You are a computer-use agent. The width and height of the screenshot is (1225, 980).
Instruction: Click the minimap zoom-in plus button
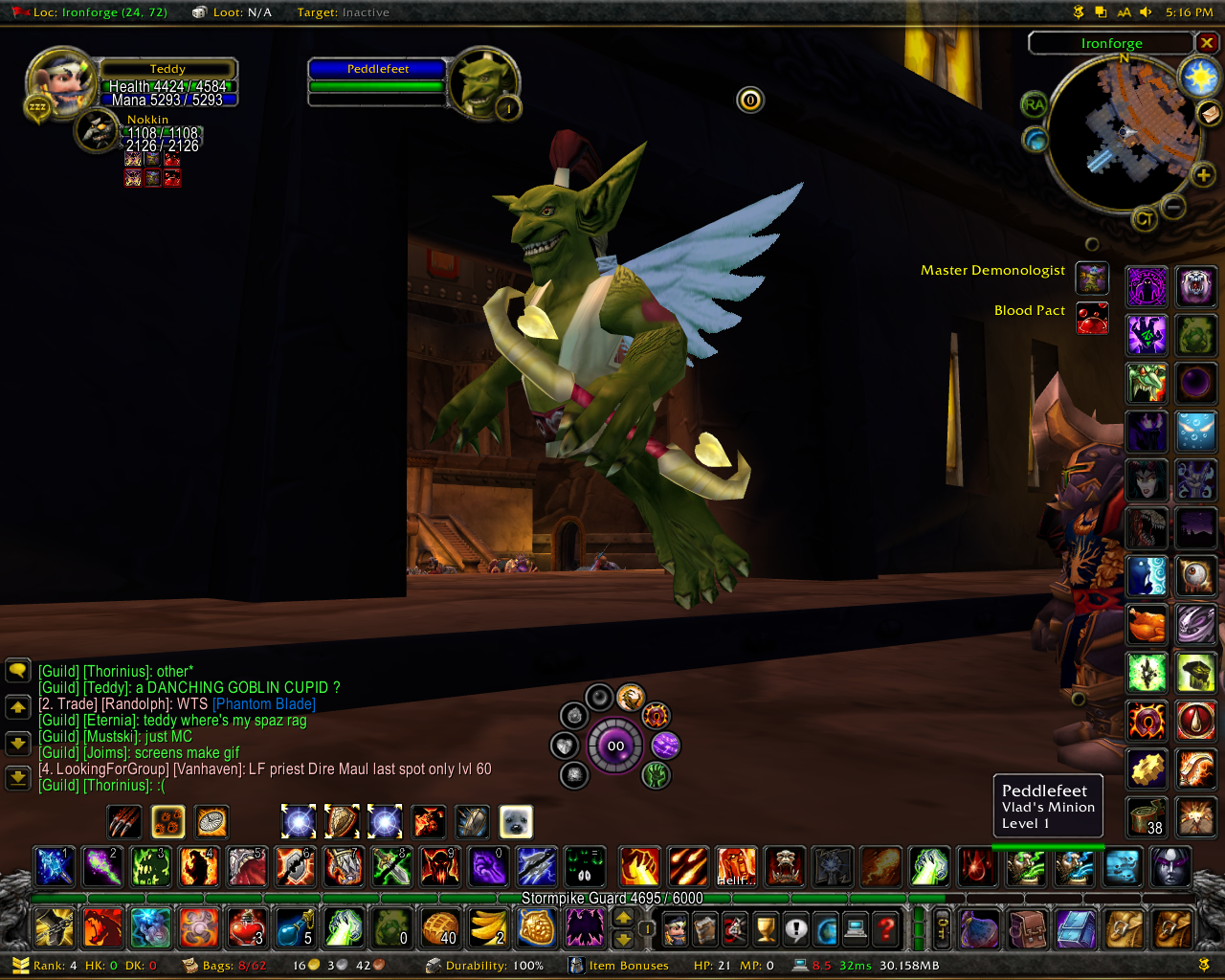pyautogui.click(x=1203, y=175)
